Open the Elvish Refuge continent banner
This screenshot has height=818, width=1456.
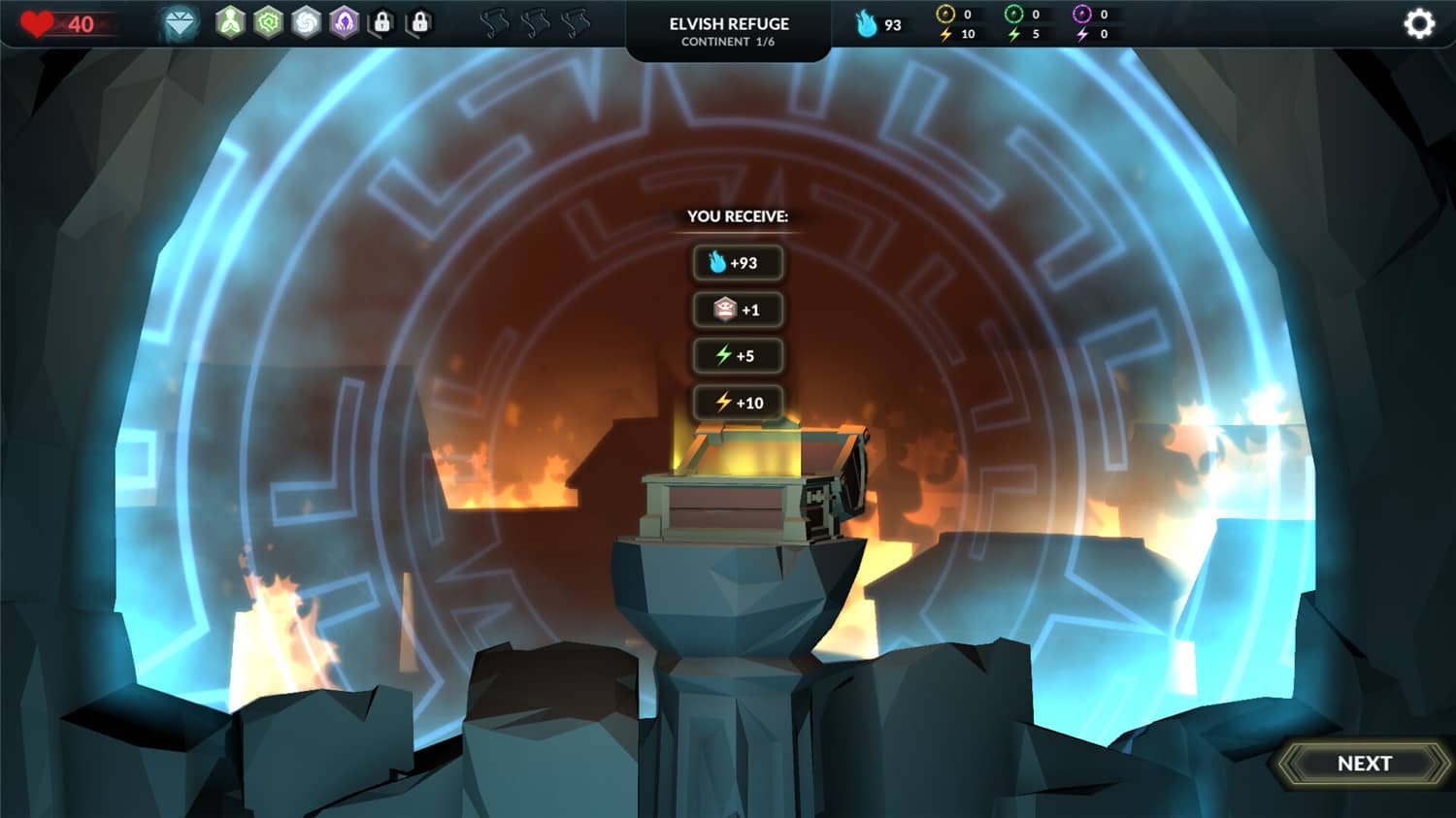729,31
